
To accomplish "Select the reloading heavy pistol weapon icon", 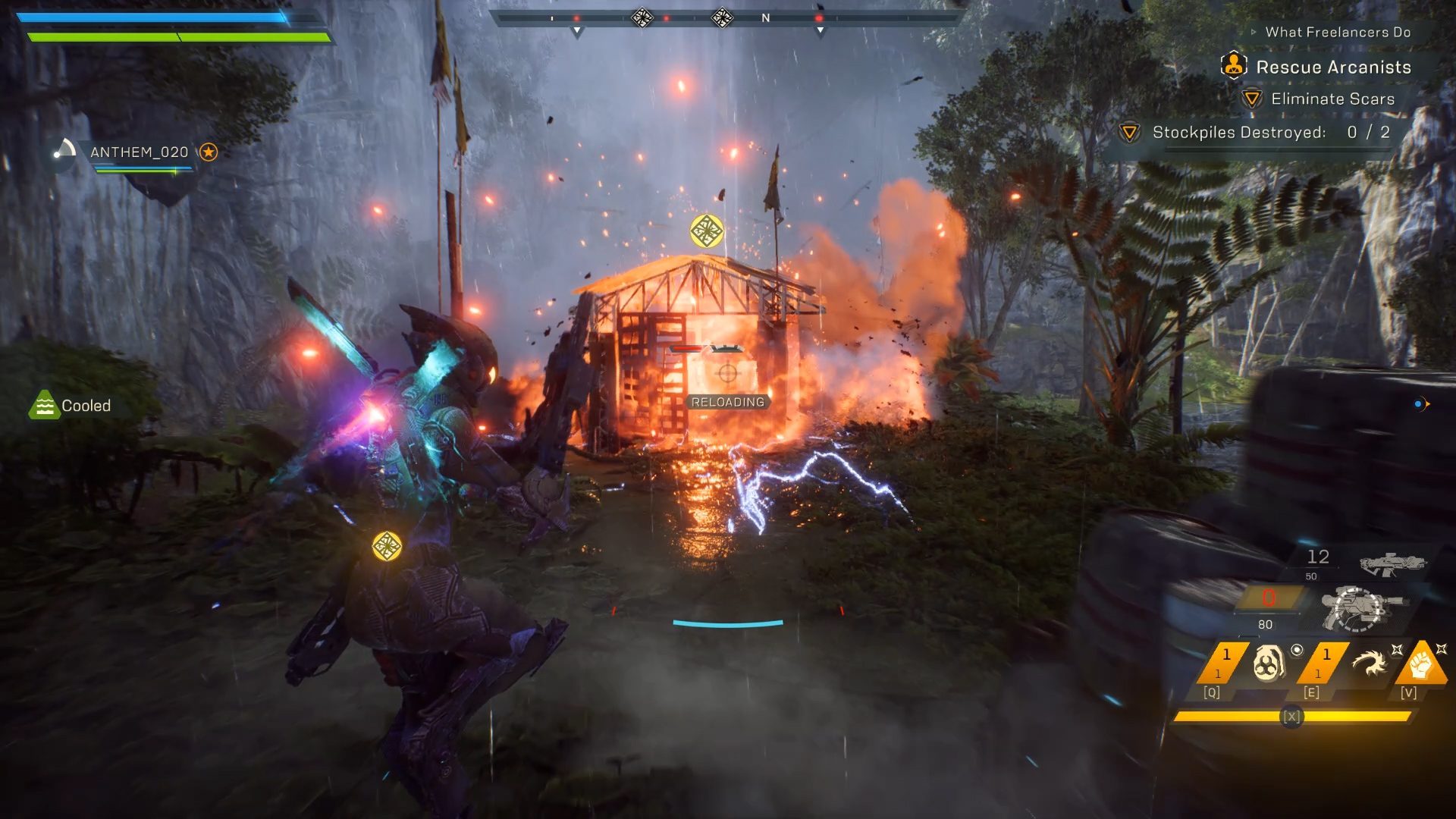I will (x=1363, y=607).
